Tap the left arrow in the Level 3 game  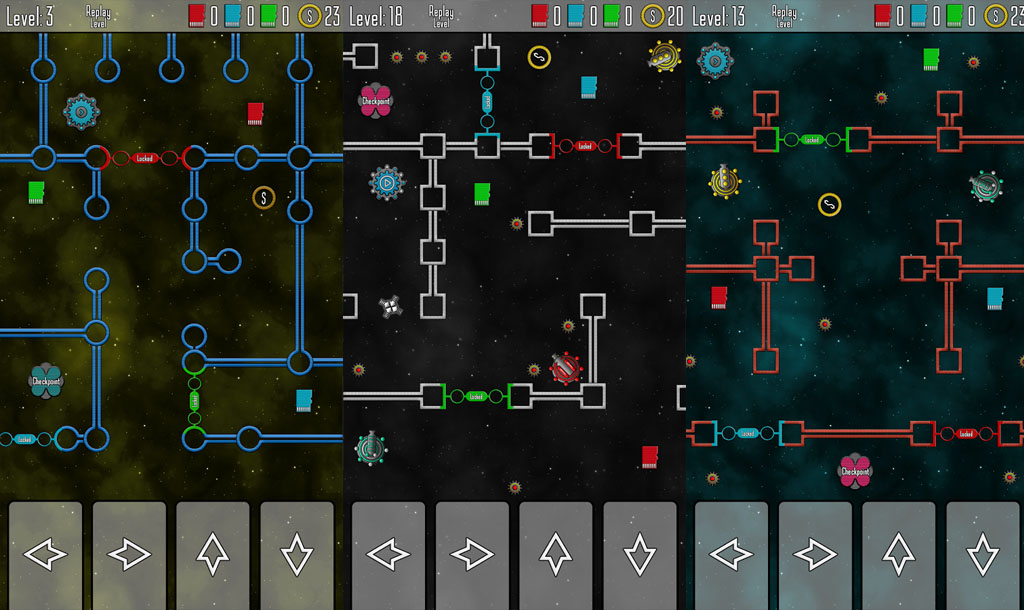pos(45,553)
